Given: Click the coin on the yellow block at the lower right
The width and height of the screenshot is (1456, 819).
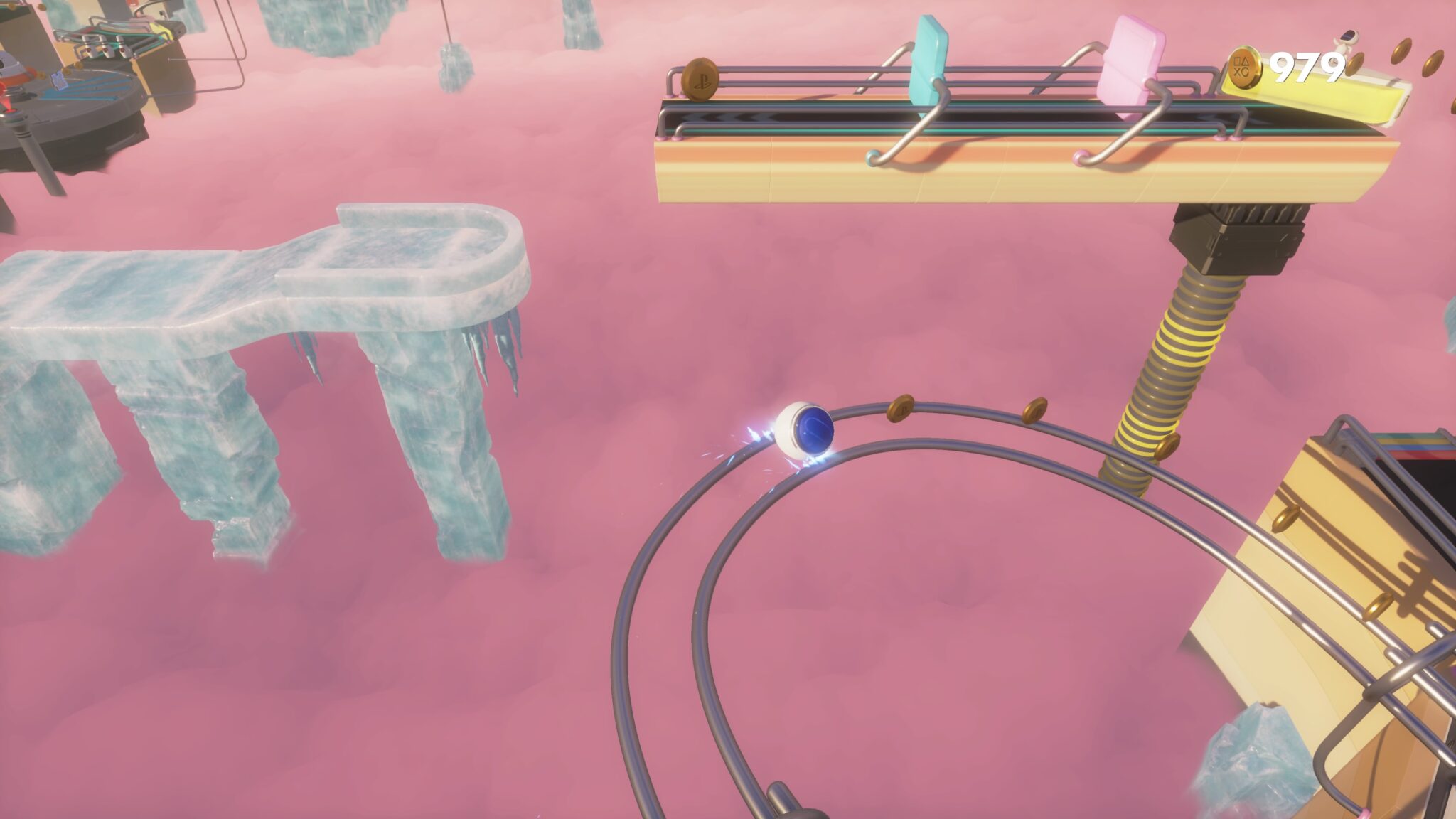Looking at the screenshot, I should point(1286,519).
